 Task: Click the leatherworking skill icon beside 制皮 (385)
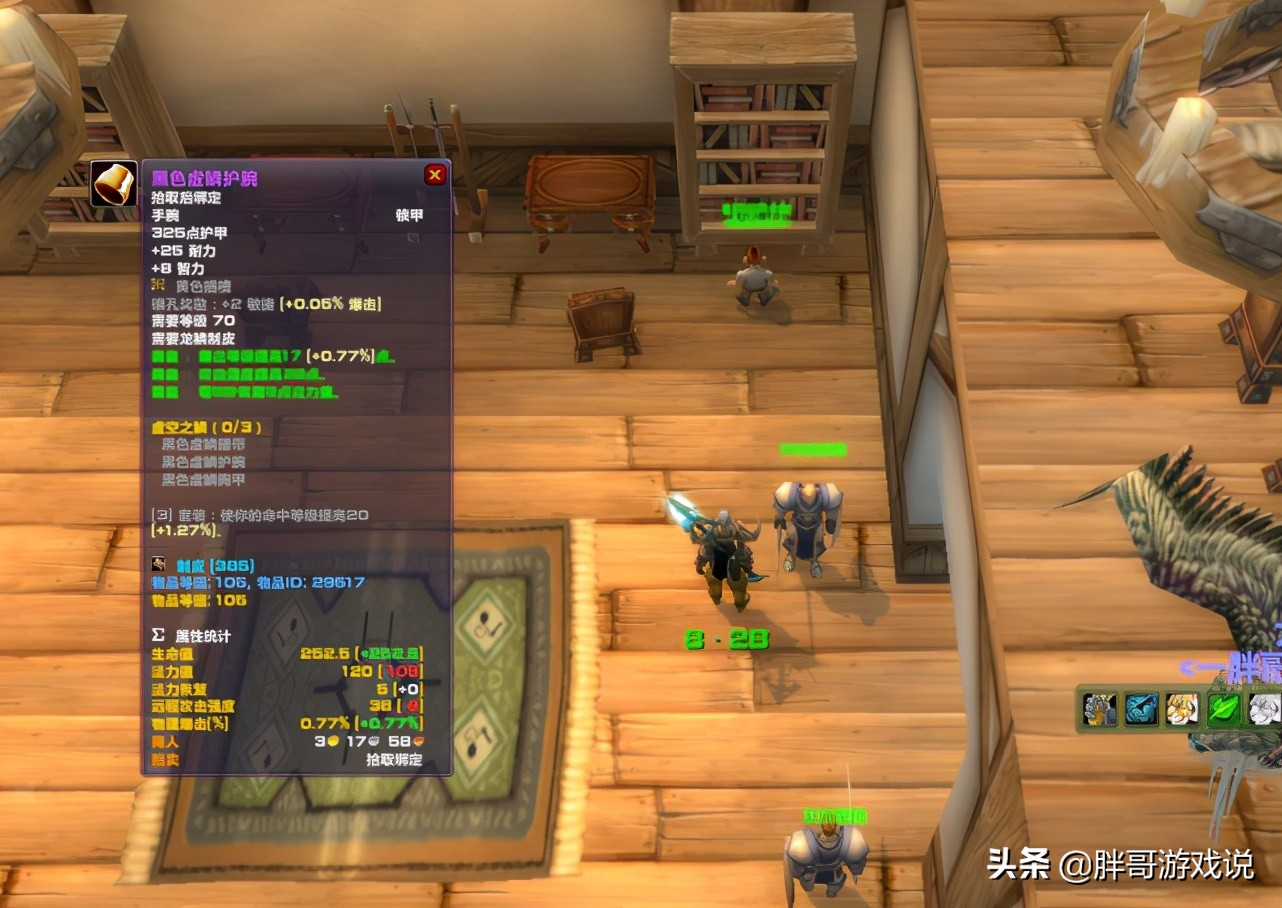pos(157,563)
